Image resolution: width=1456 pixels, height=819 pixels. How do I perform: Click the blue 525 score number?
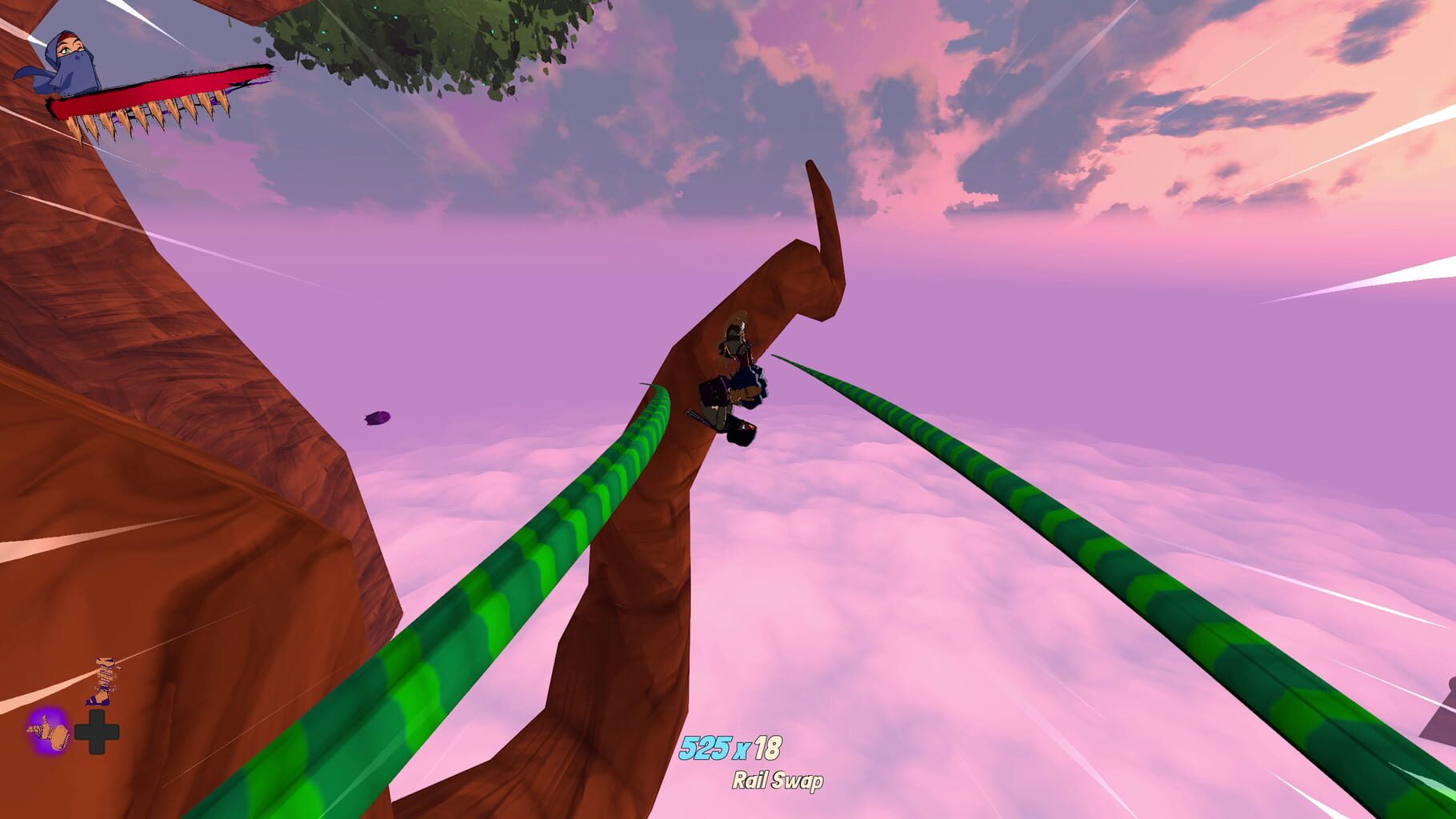point(707,749)
